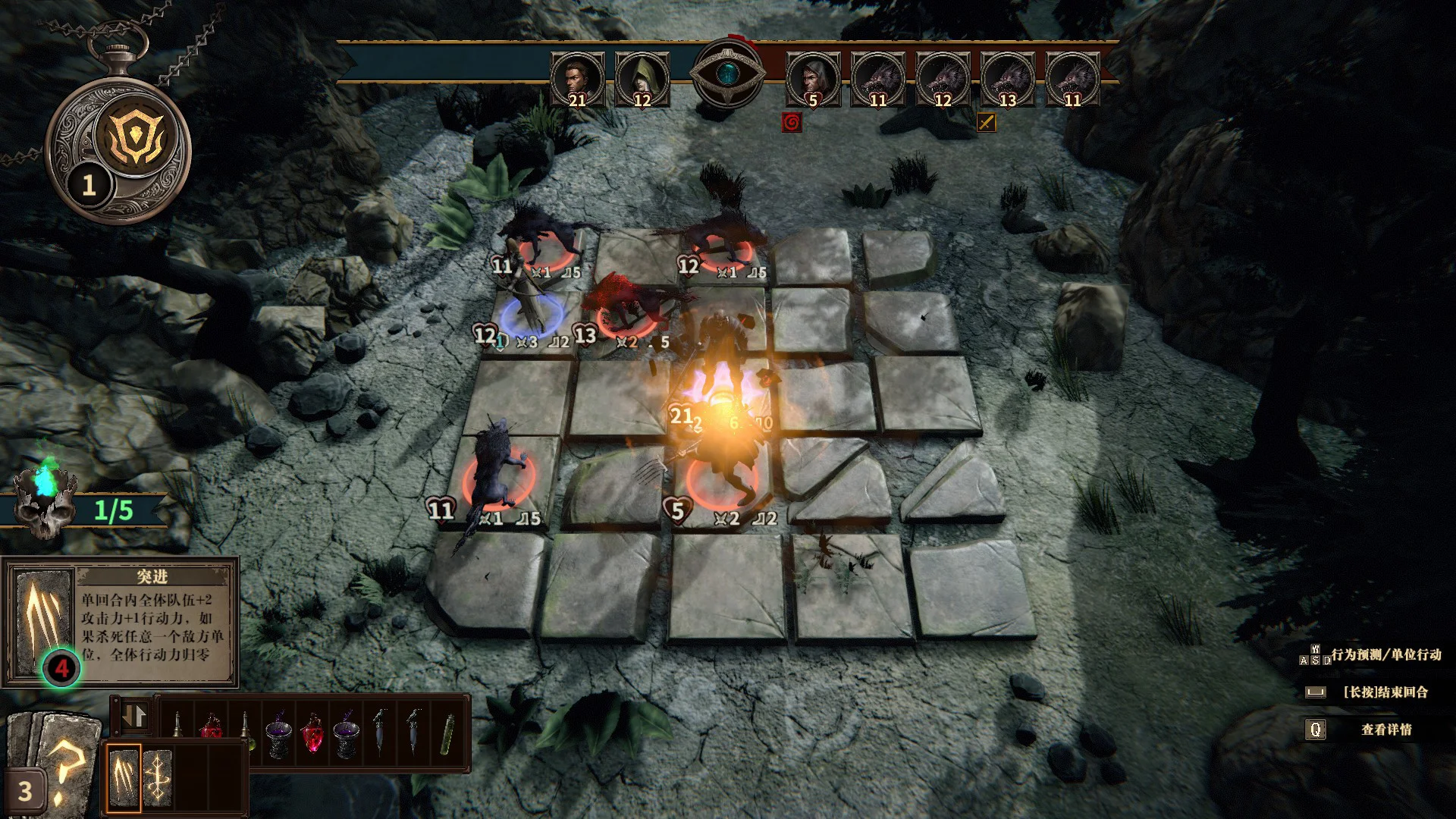
Task: Inspect the red spiral status icon
Action: pyautogui.click(x=791, y=122)
